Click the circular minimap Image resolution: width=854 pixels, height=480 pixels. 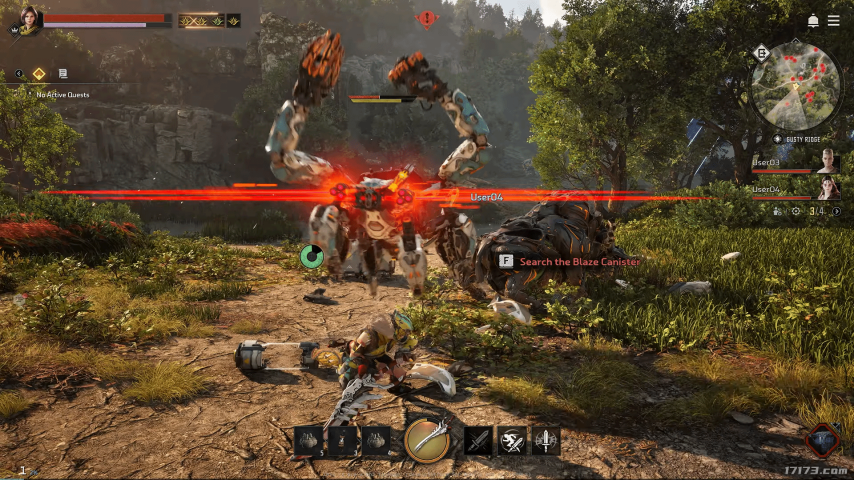point(796,85)
